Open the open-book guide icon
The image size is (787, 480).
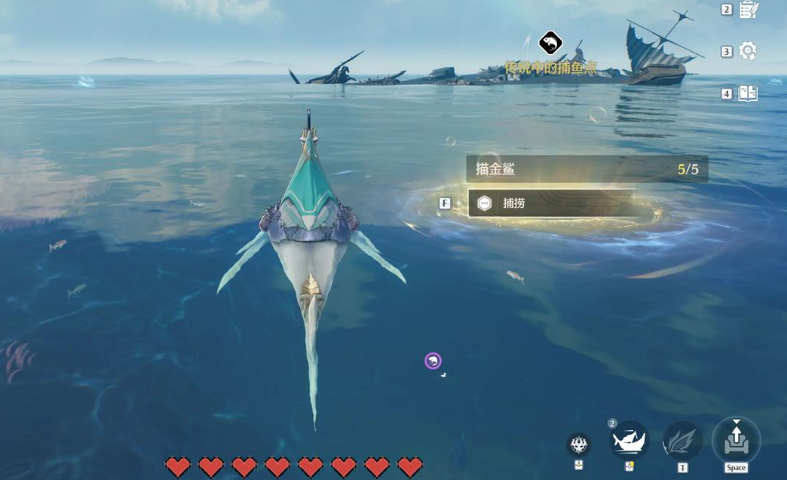click(748, 93)
